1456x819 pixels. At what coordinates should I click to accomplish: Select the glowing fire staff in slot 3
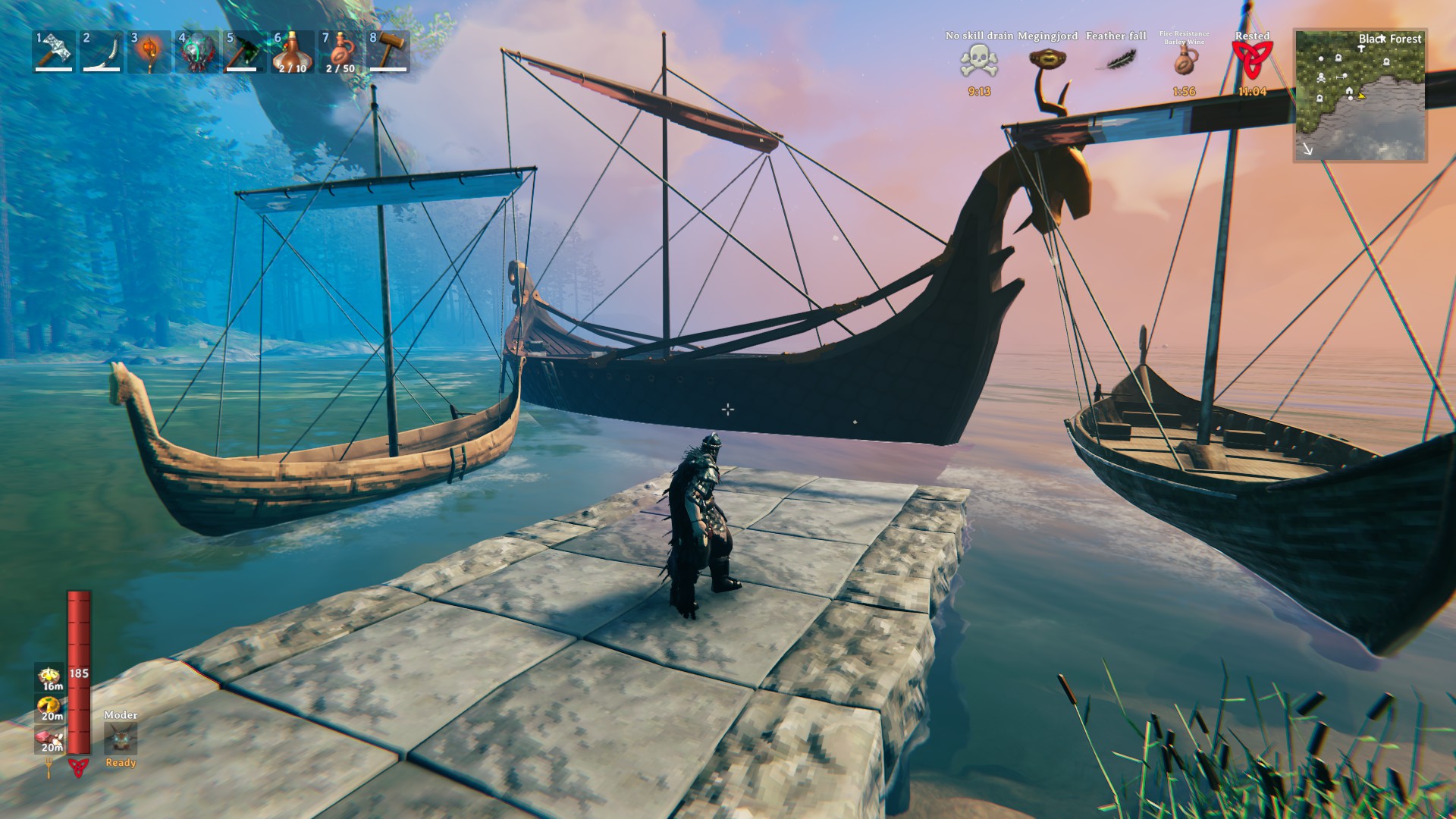[149, 52]
